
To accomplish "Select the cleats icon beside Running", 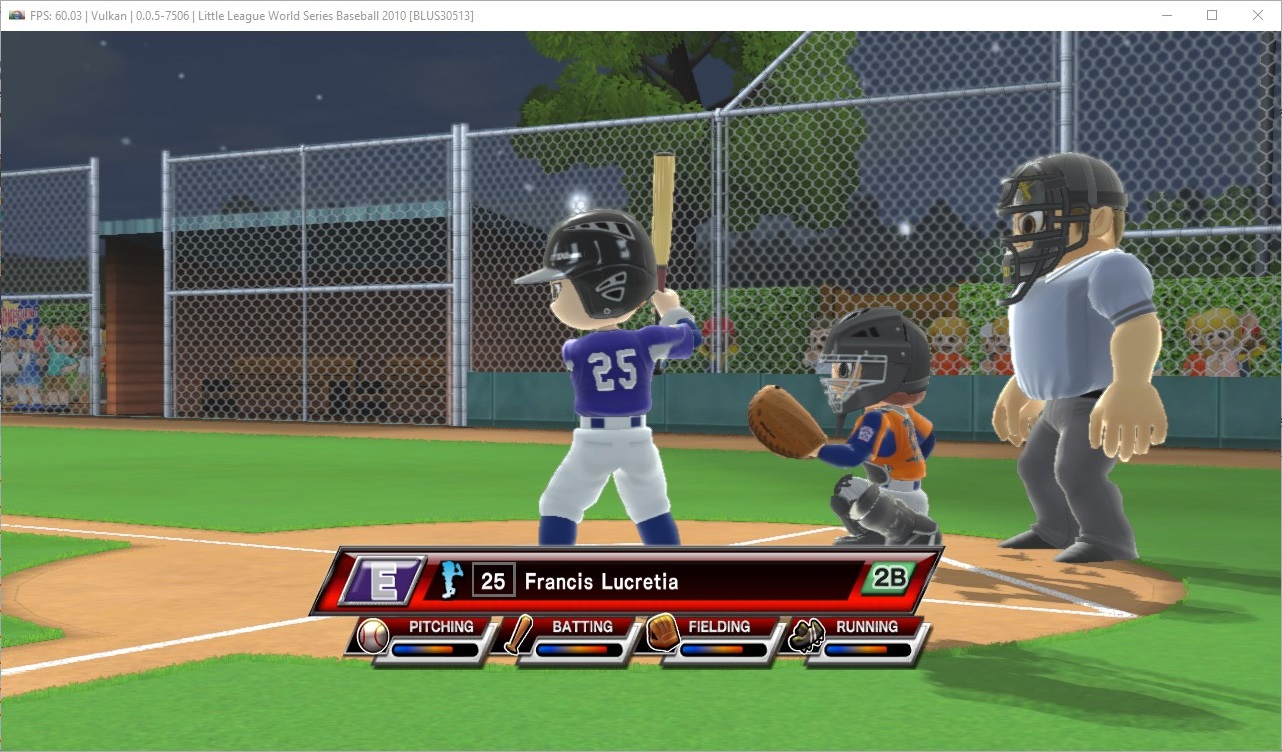I will (806, 635).
